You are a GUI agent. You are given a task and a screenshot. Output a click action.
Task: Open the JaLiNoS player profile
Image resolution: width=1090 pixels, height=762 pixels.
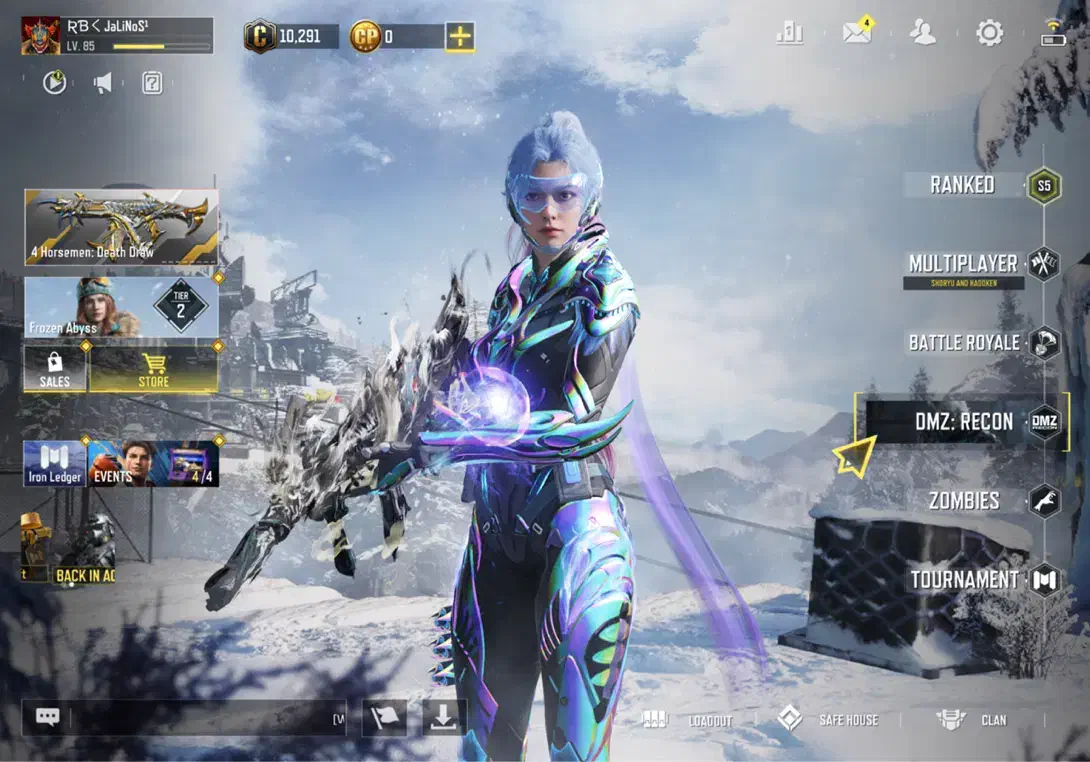pyautogui.click(x=117, y=35)
